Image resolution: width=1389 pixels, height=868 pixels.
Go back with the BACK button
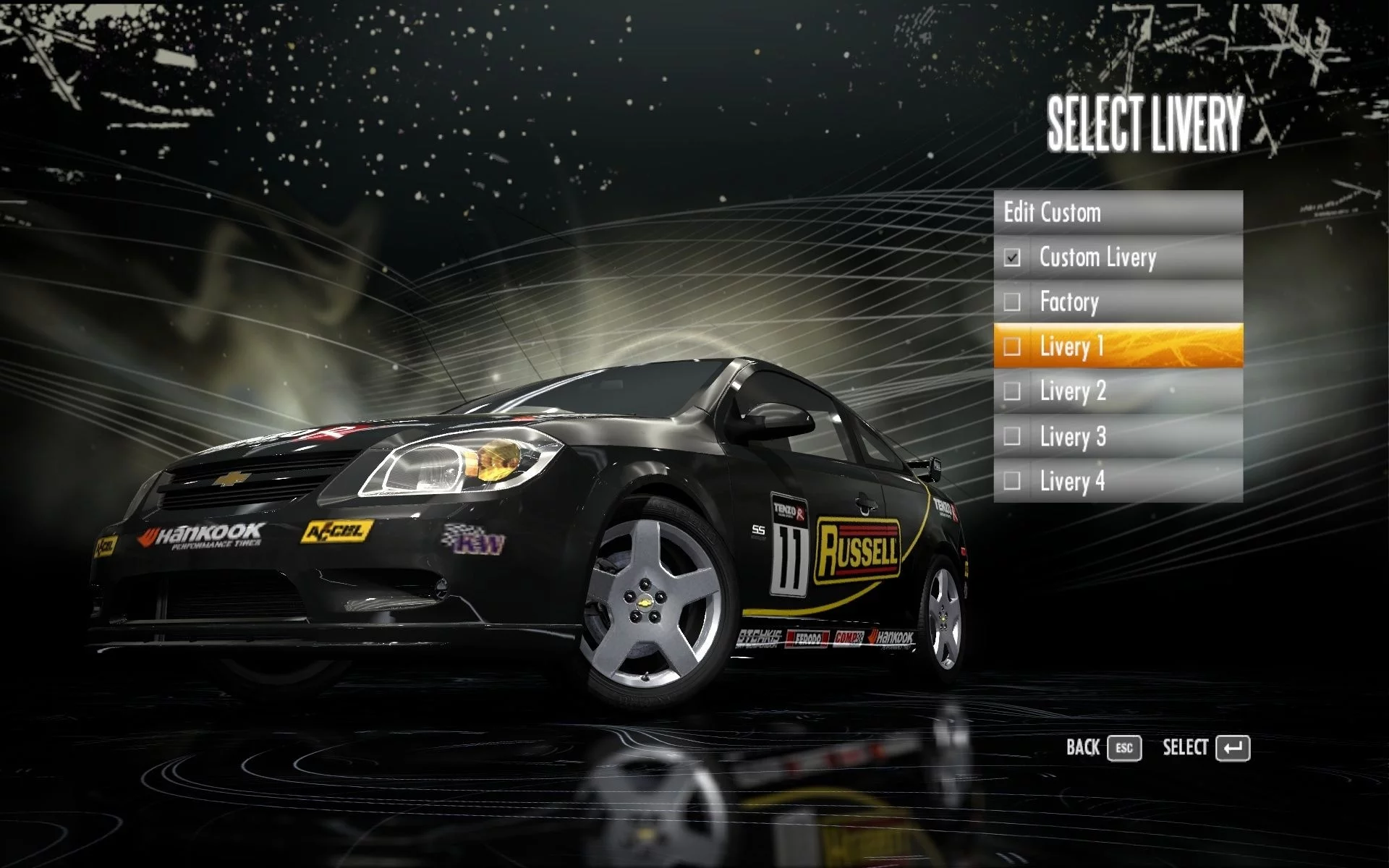point(1103,748)
